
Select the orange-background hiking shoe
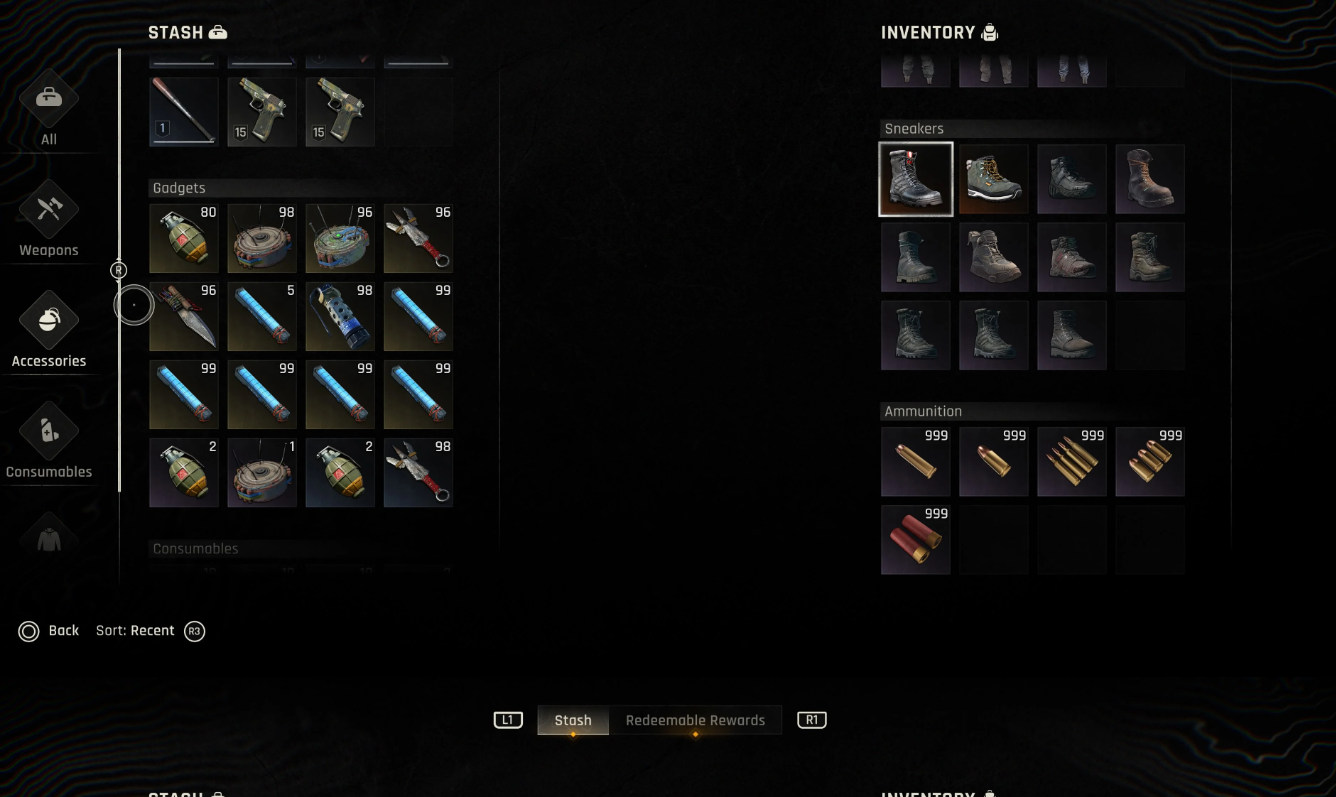pyautogui.click(x=994, y=179)
